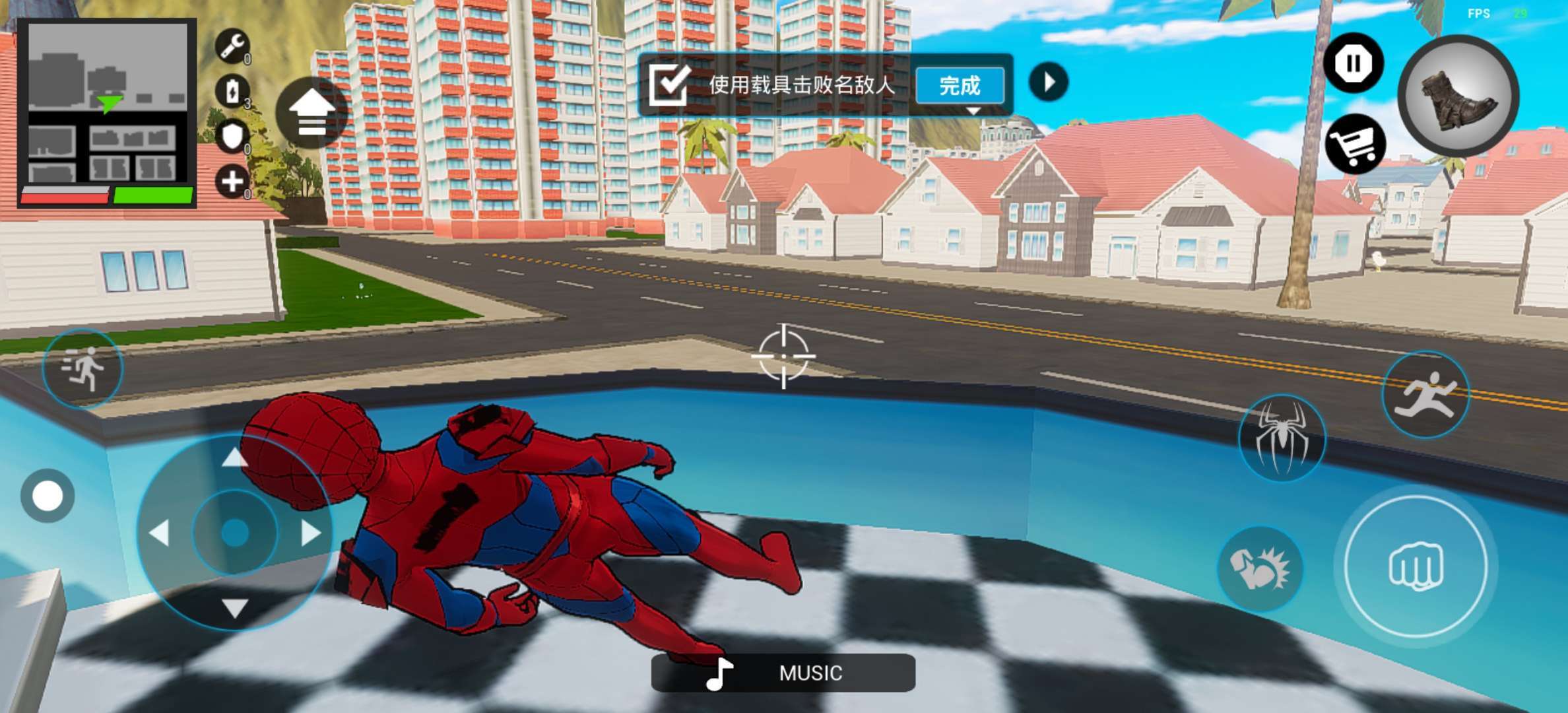Toggle the sprint running button
The height and width of the screenshot is (713, 1568).
point(83,368)
